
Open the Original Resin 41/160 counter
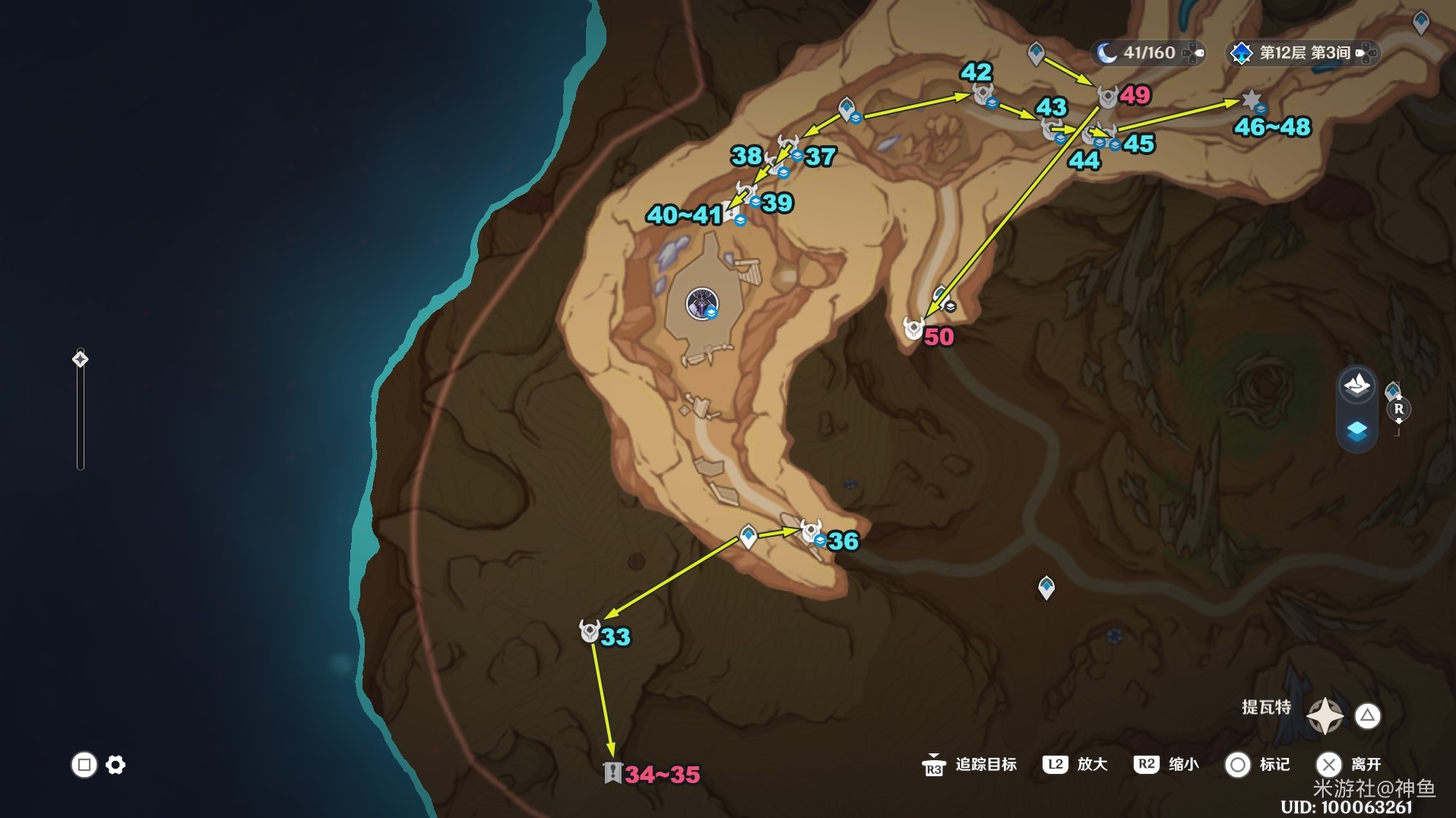tap(1147, 52)
